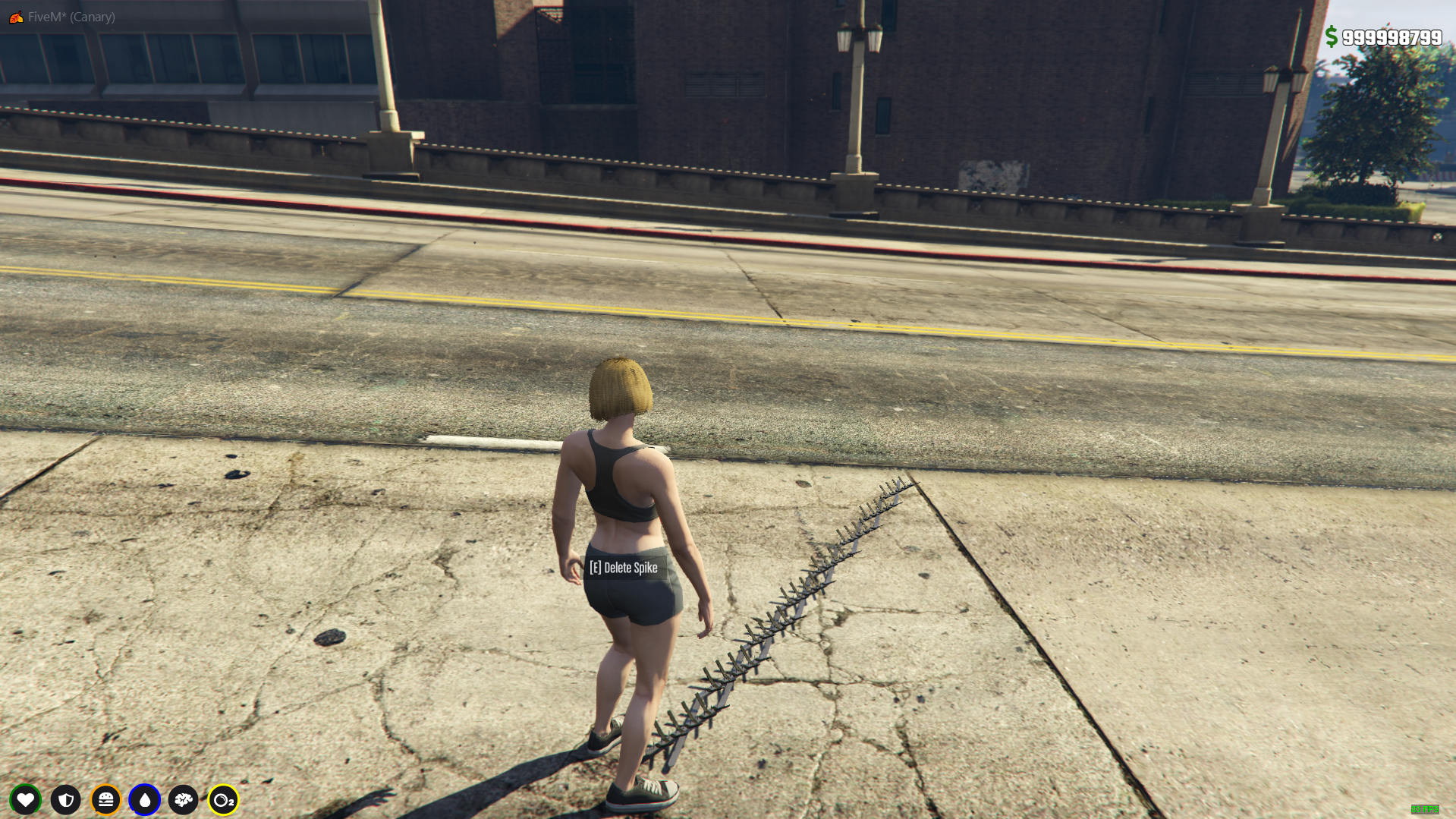Click the burger hunger status icon
The height and width of the screenshot is (819, 1456).
[x=106, y=799]
